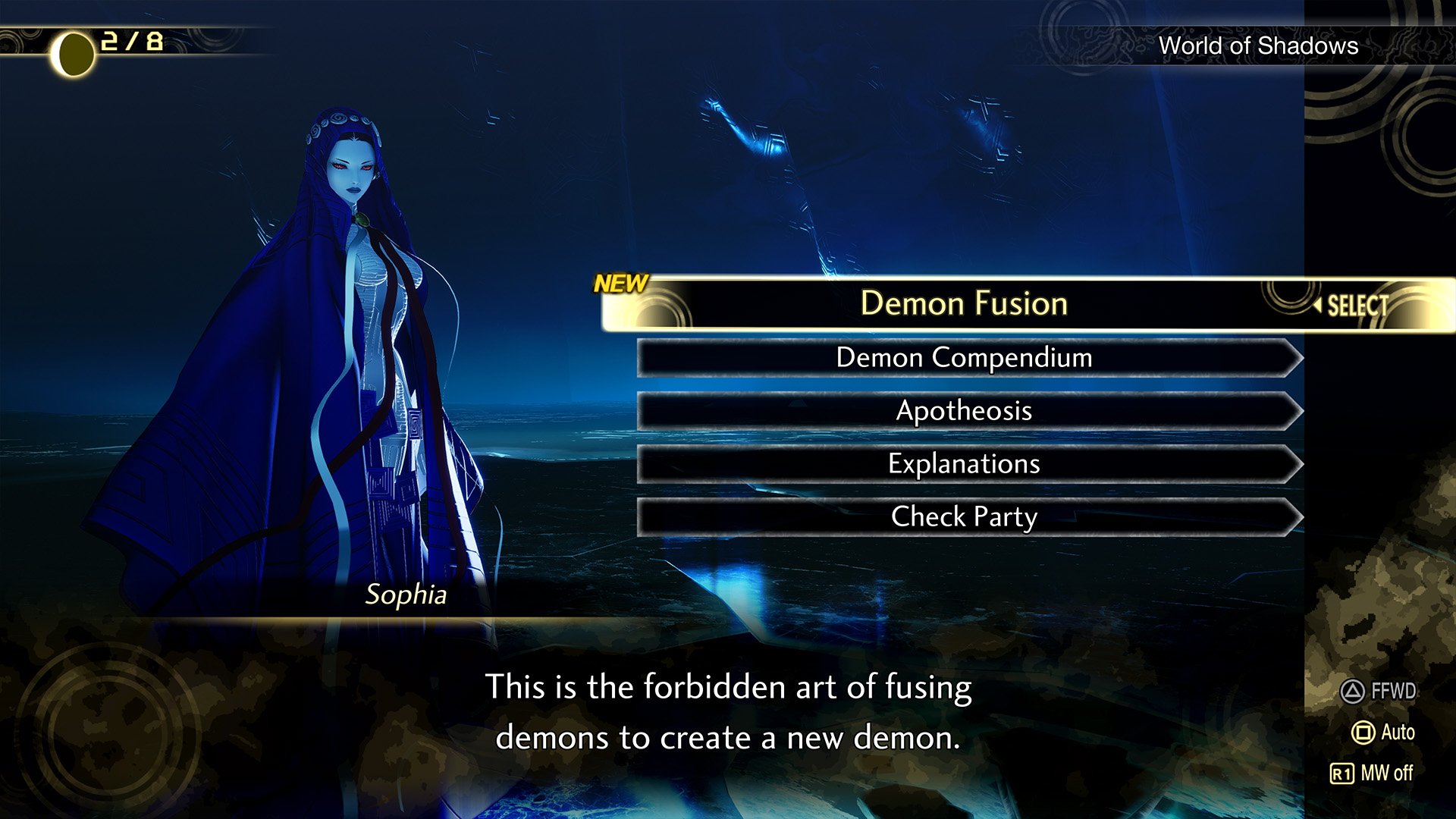
Task: Open the Check Party option
Action: (963, 516)
